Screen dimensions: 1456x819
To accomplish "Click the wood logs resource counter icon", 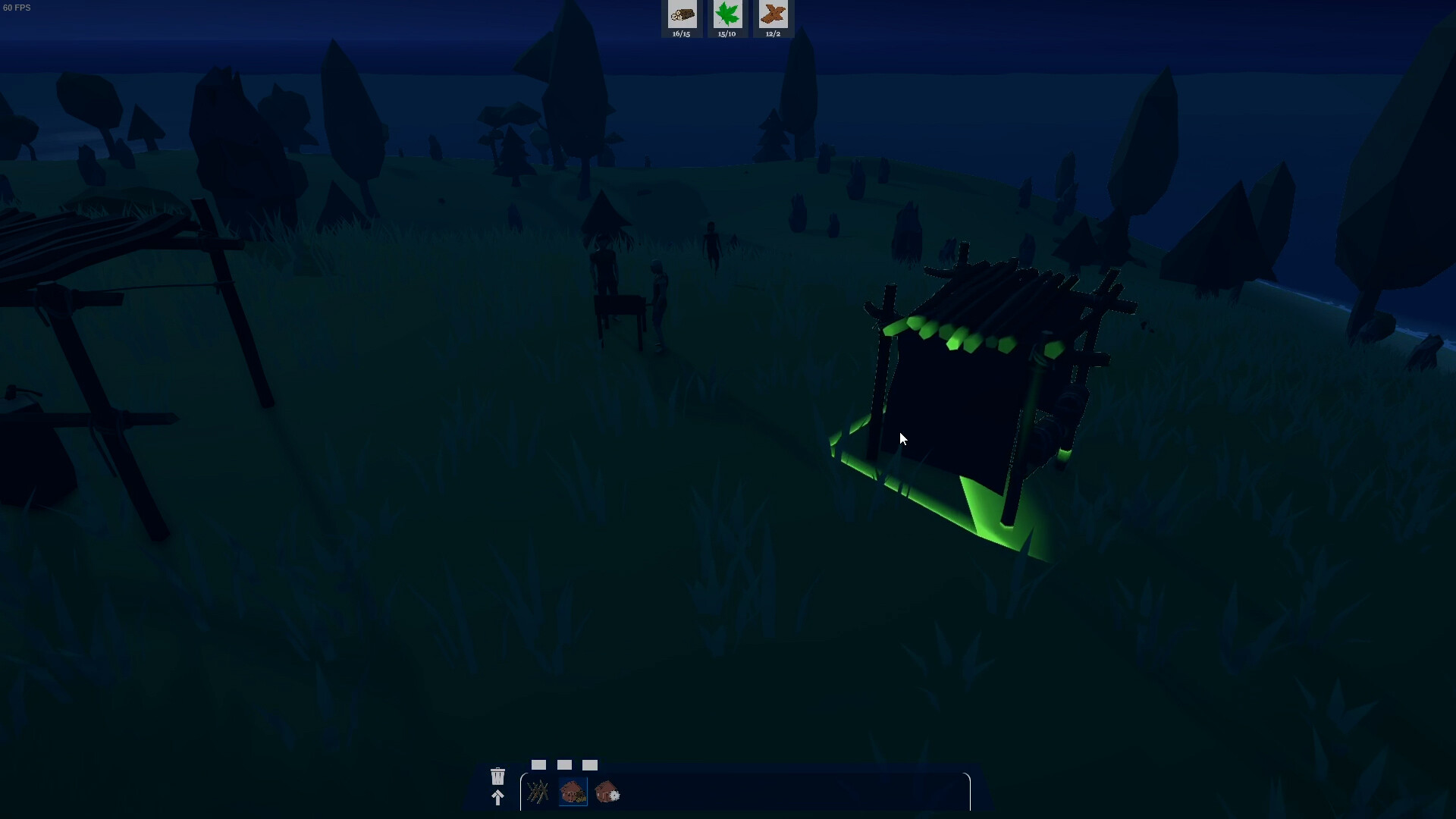I will coord(682,14).
